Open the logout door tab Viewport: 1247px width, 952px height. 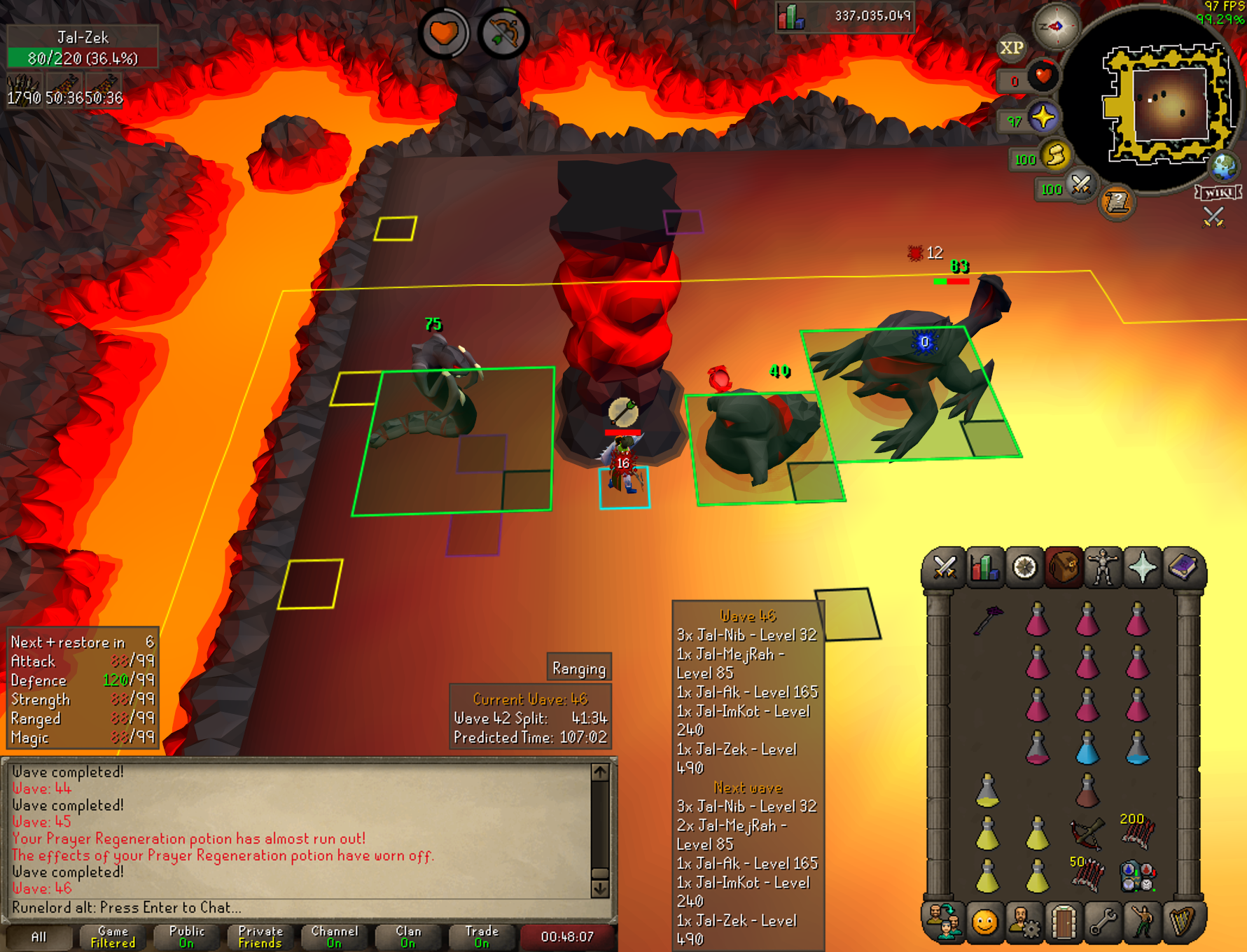pyautogui.click(x=1064, y=921)
